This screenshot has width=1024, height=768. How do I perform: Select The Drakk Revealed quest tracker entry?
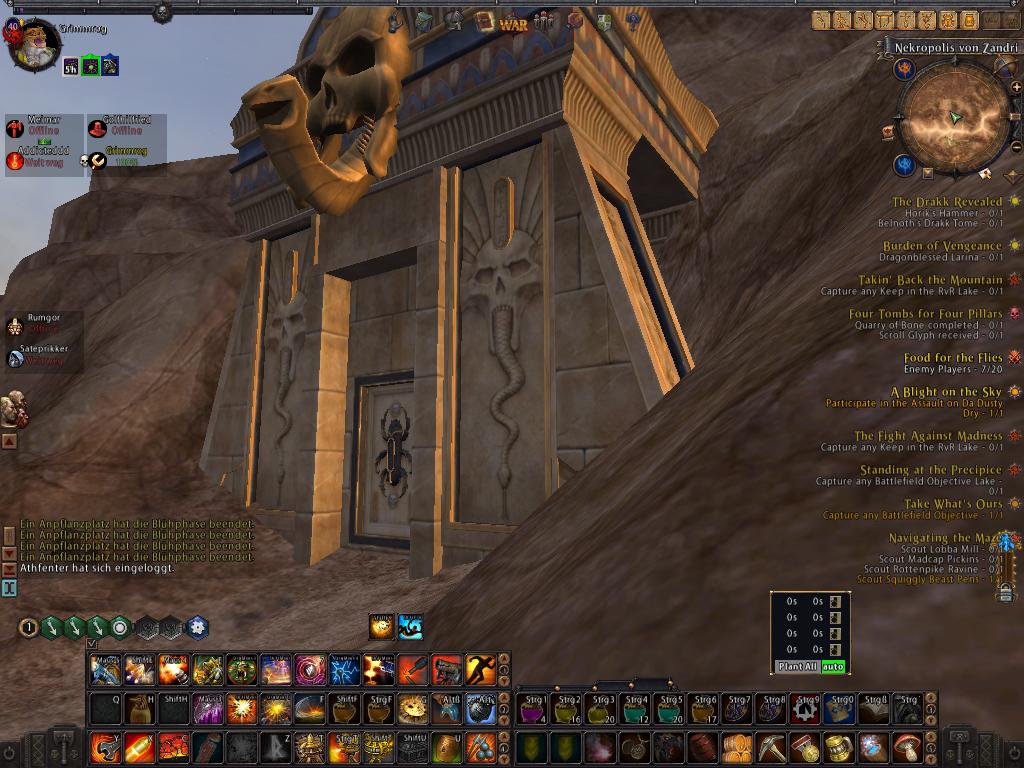click(x=947, y=202)
